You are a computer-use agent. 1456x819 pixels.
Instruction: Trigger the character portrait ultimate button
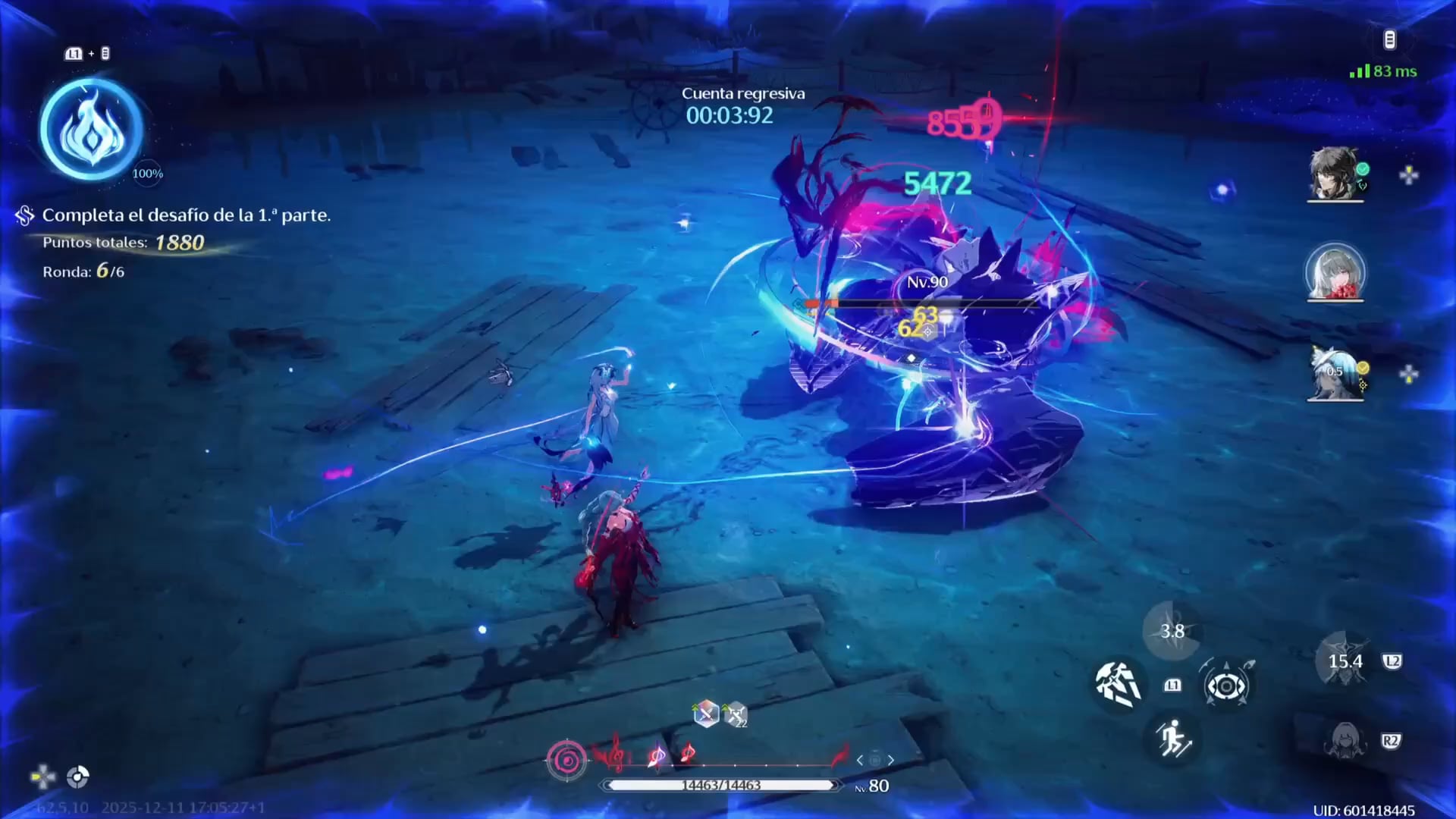[1345, 741]
